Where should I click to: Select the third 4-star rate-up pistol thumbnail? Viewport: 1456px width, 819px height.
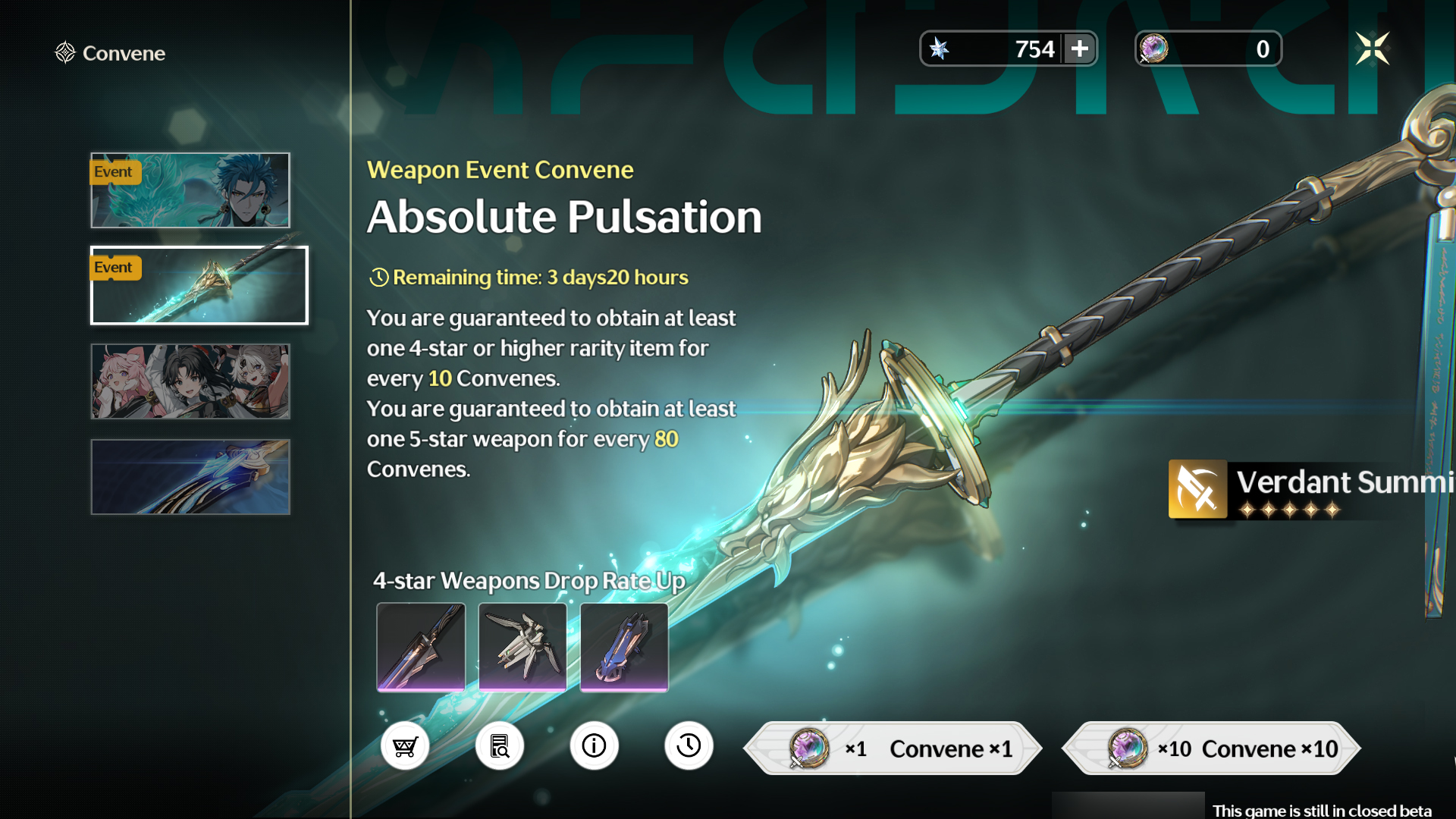623,647
